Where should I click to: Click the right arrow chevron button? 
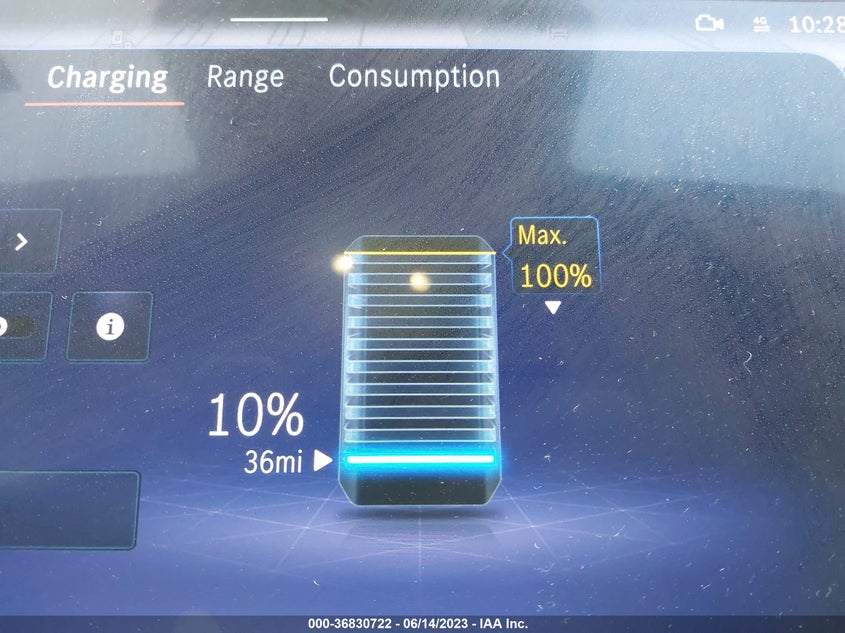pyautogui.click(x=22, y=241)
